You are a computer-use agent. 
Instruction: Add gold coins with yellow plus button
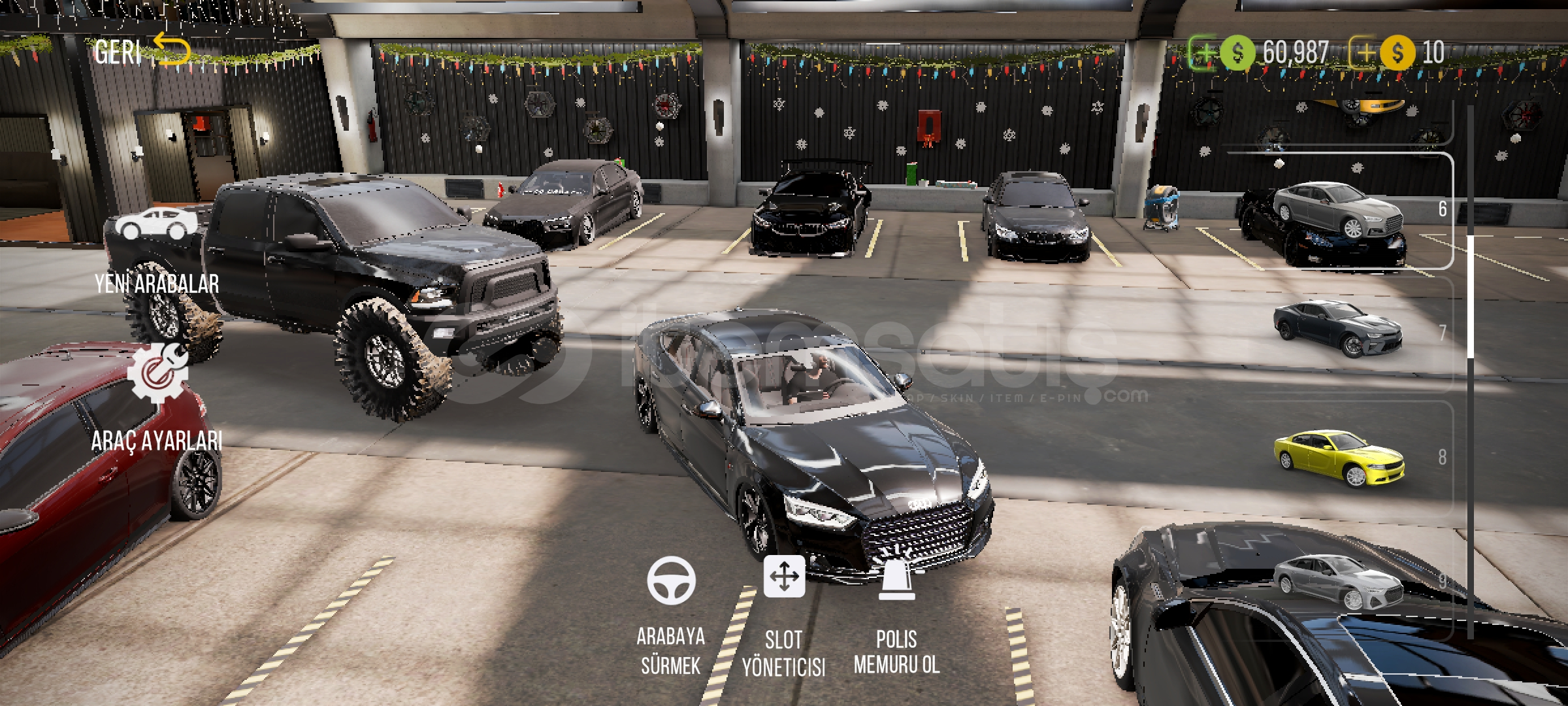tap(1364, 52)
